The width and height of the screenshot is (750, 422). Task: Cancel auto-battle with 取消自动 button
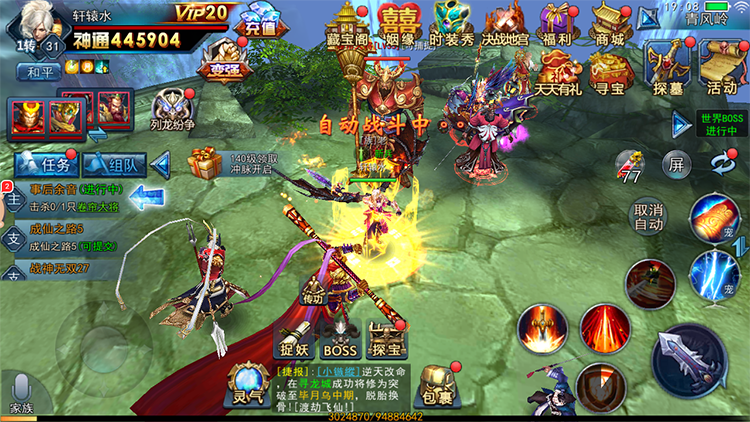(649, 216)
